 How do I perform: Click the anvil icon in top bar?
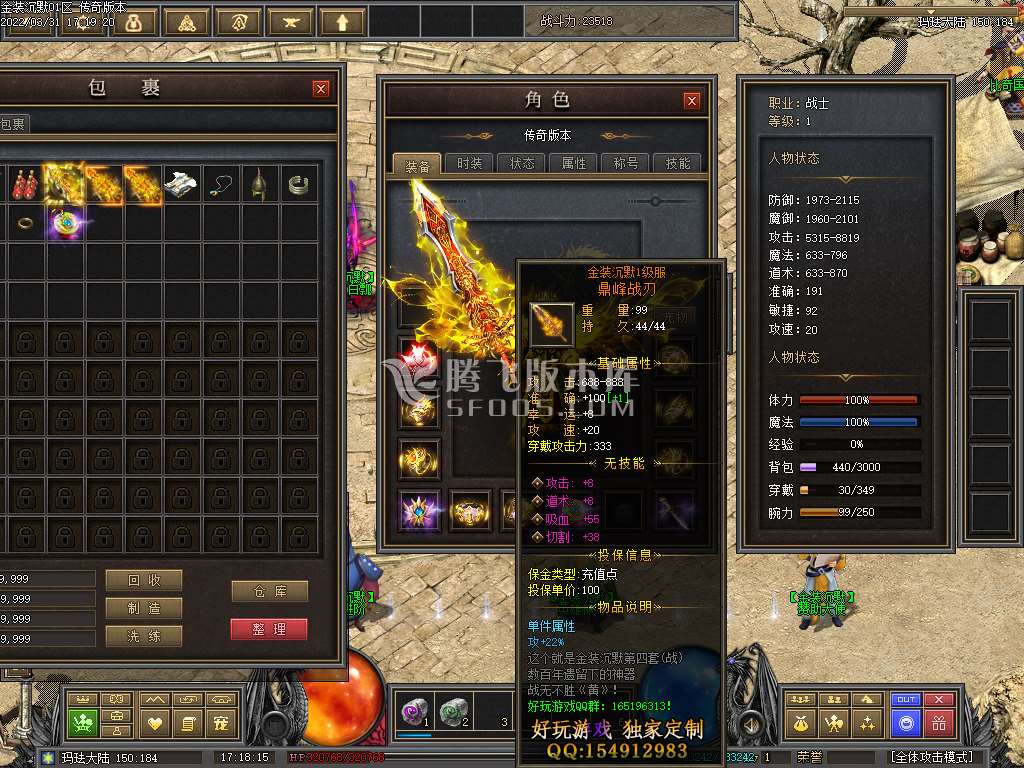(290, 22)
